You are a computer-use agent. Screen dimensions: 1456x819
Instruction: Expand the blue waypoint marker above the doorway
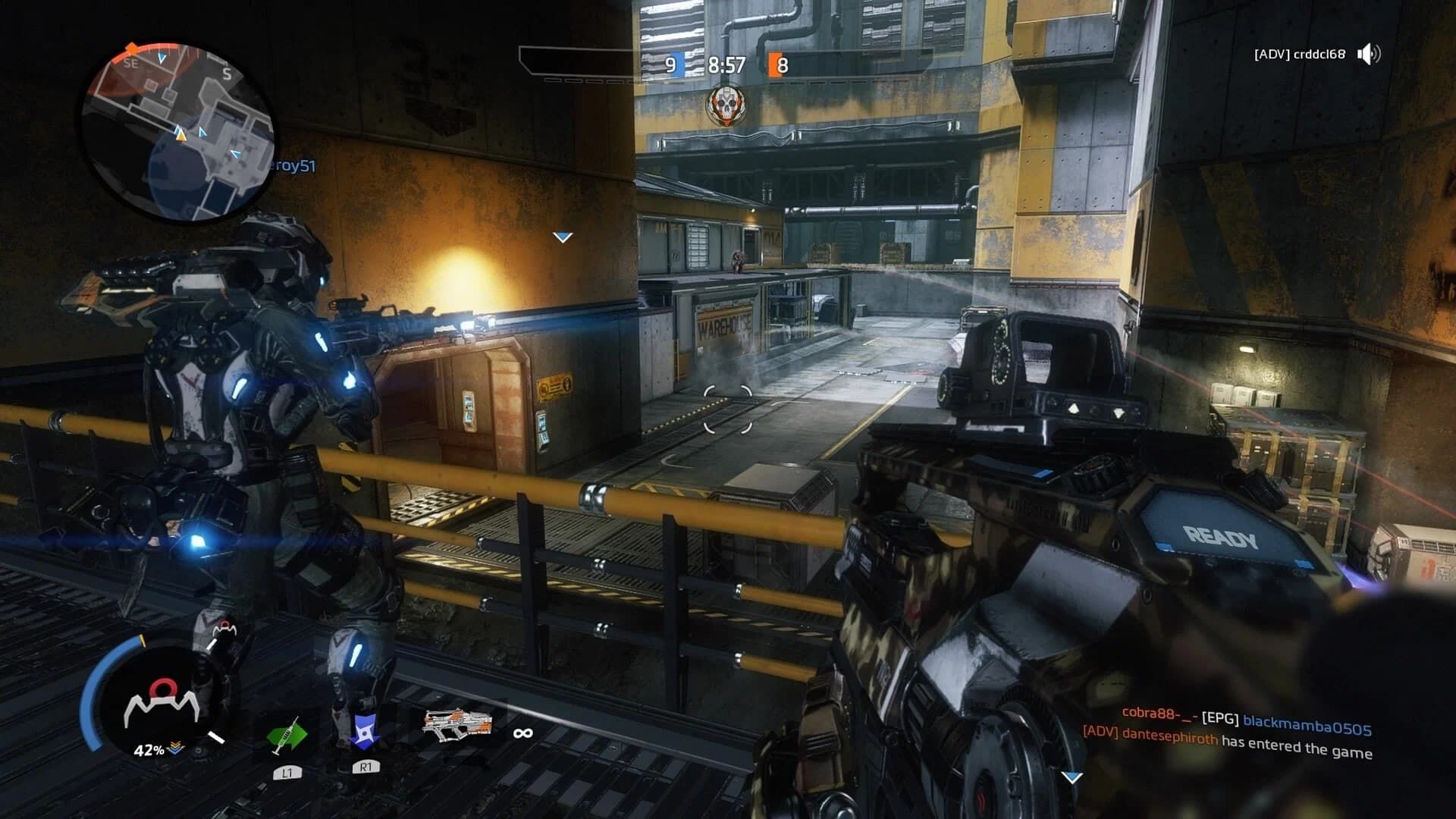(x=562, y=235)
